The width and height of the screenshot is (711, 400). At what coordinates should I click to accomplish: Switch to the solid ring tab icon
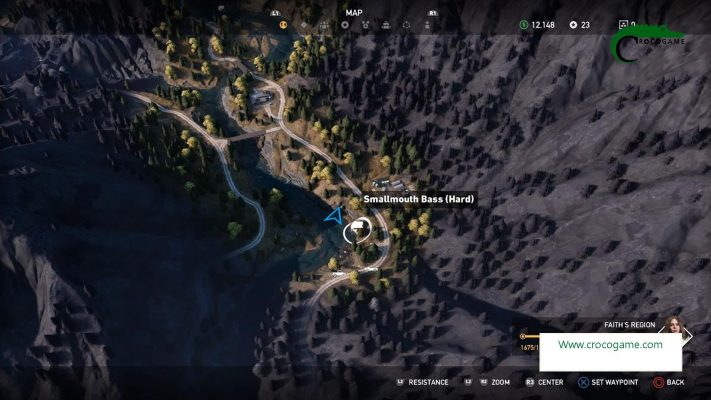click(x=346, y=24)
